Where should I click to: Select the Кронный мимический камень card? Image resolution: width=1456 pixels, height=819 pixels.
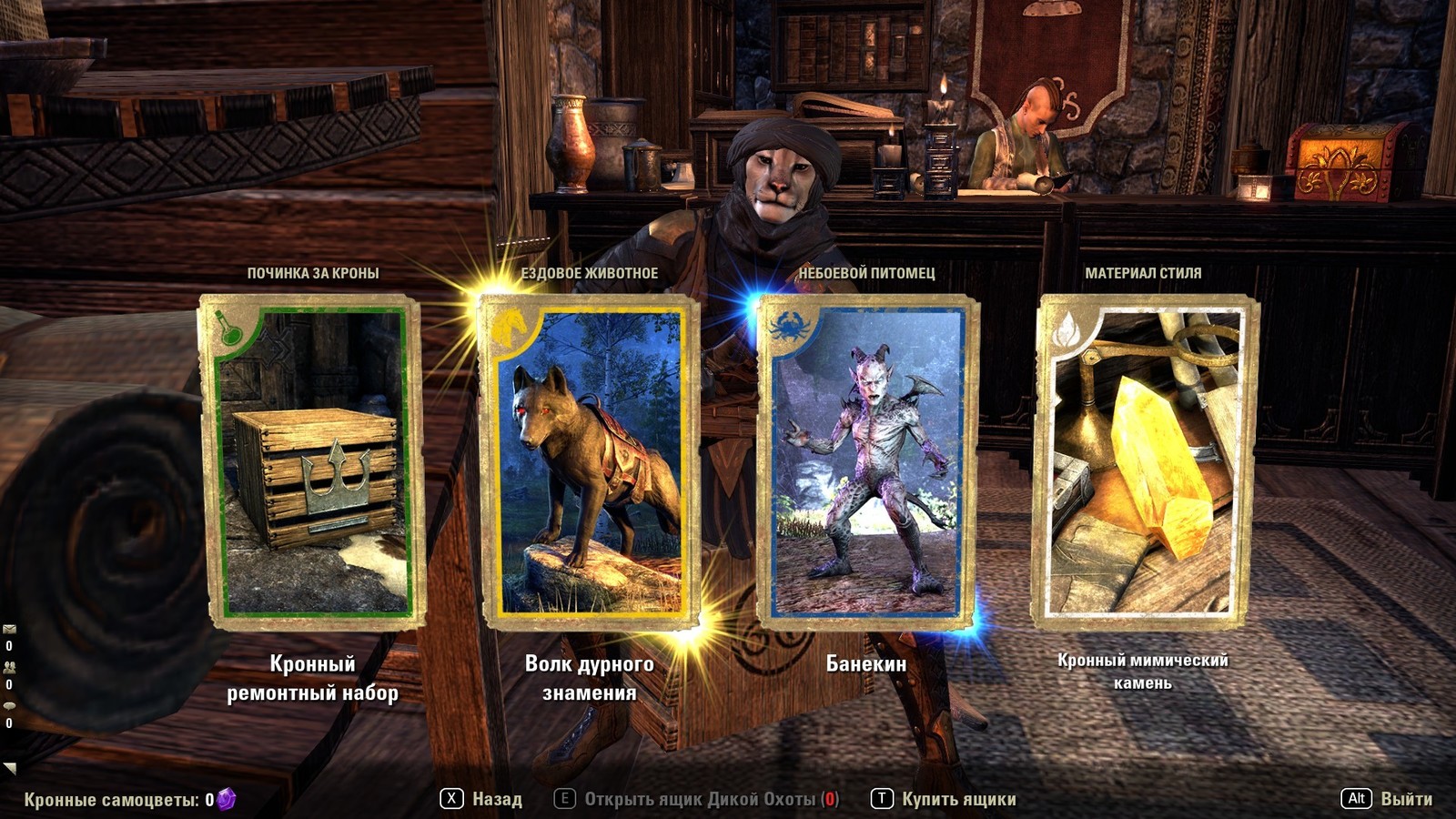point(1144,462)
